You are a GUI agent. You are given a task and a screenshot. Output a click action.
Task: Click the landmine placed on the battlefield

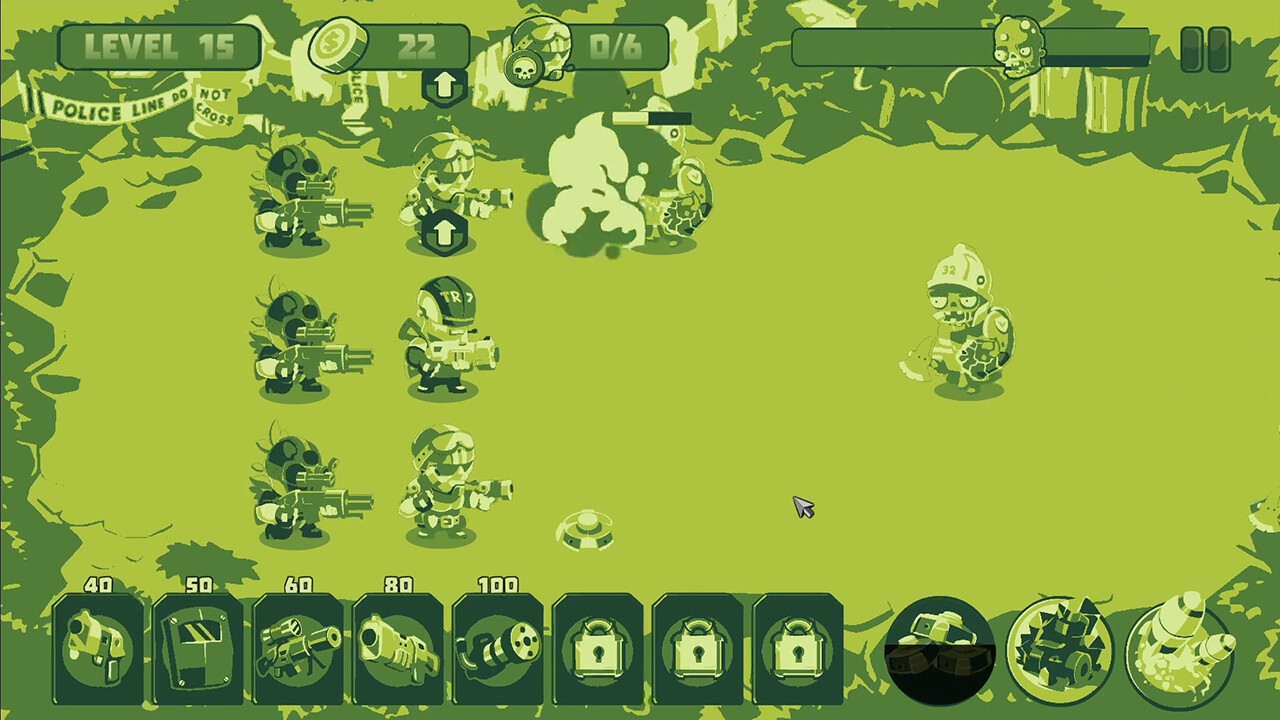[x=585, y=530]
